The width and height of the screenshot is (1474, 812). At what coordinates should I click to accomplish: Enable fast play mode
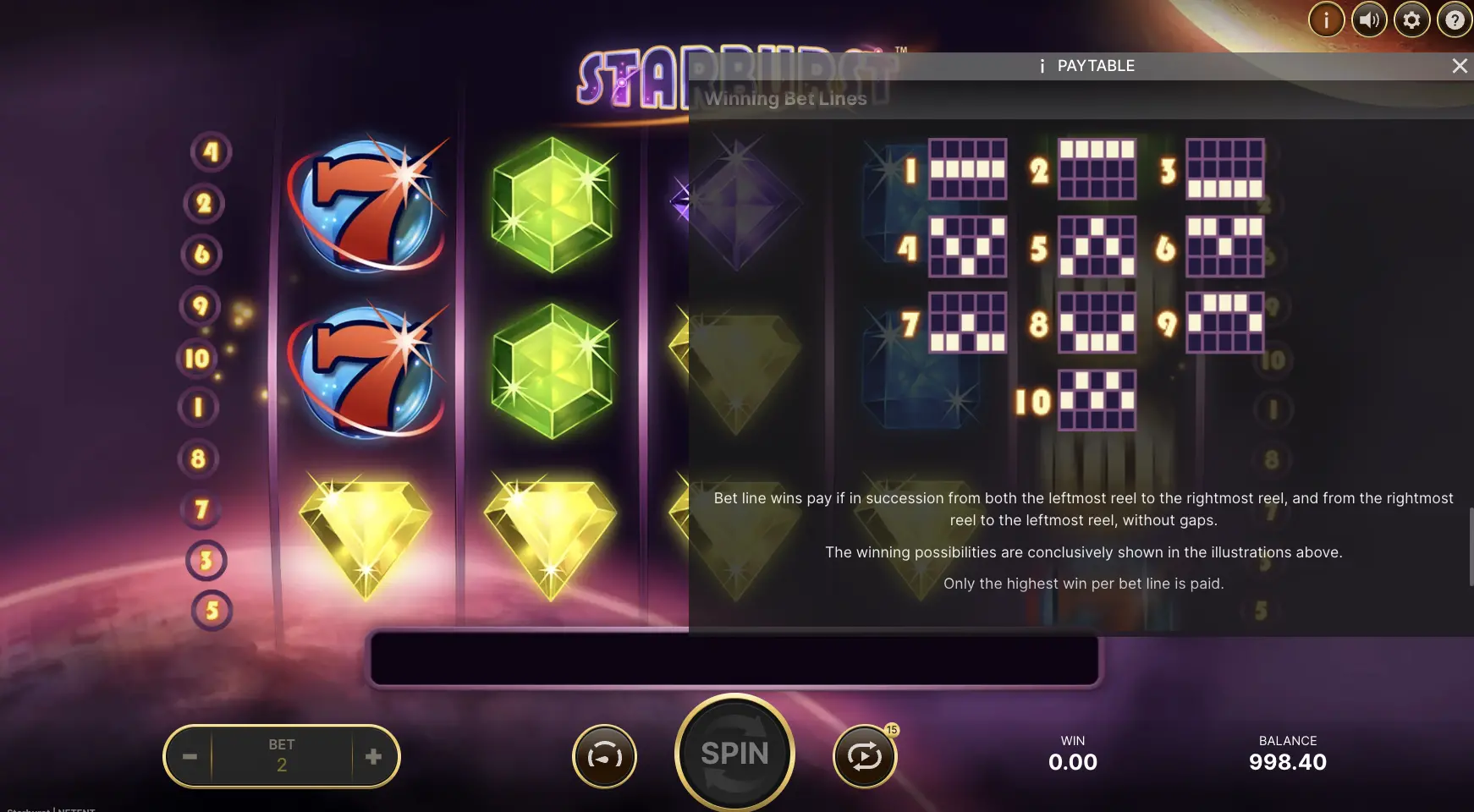[x=604, y=755]
